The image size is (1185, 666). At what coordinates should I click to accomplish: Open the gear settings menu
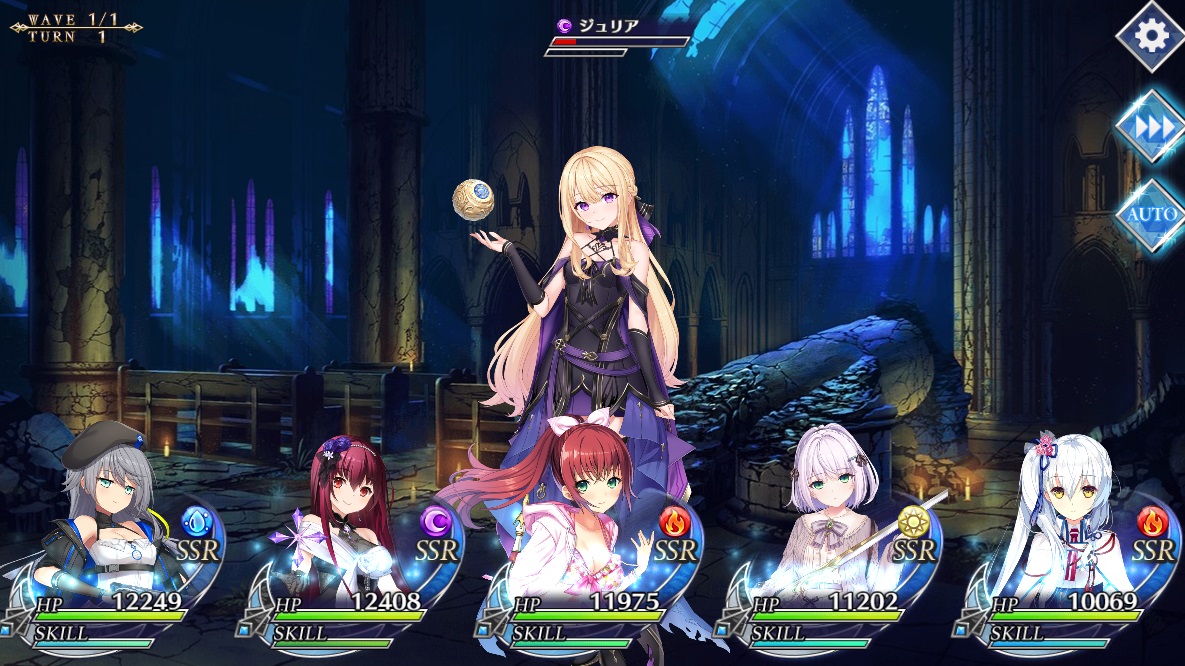coord(1152,36)
